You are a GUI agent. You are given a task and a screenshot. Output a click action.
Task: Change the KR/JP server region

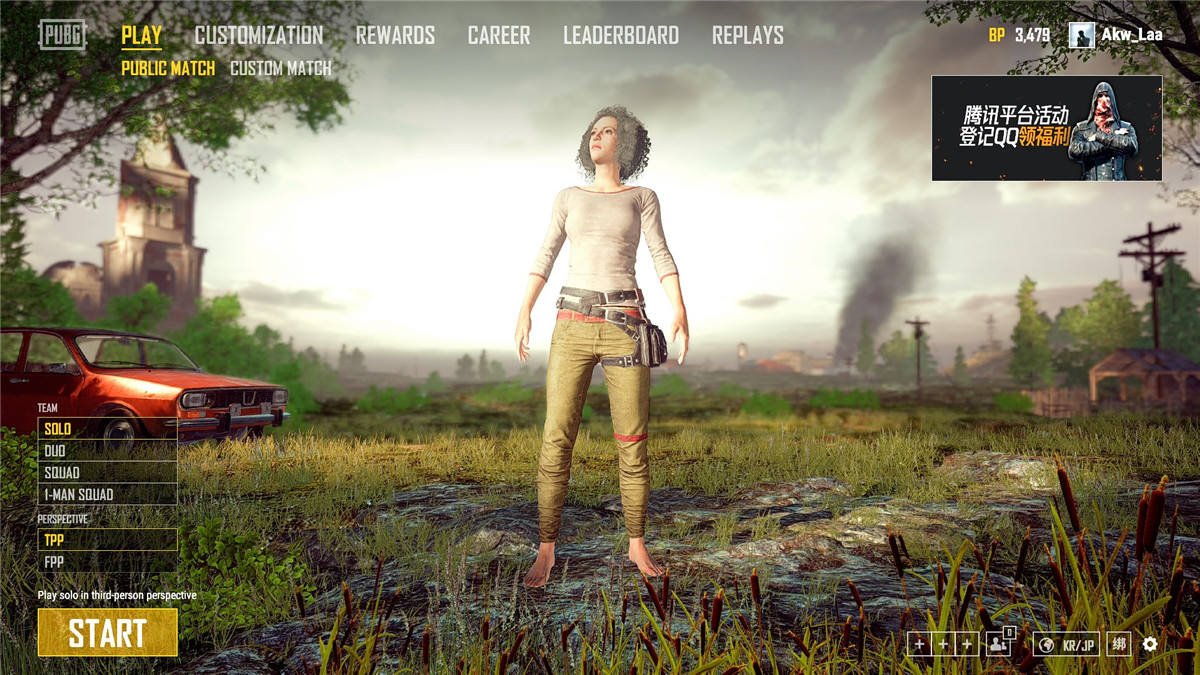1066,644
